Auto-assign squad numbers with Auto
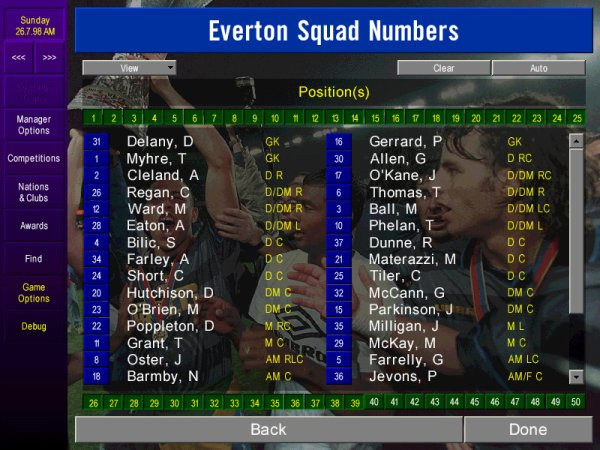 [538, 68]
